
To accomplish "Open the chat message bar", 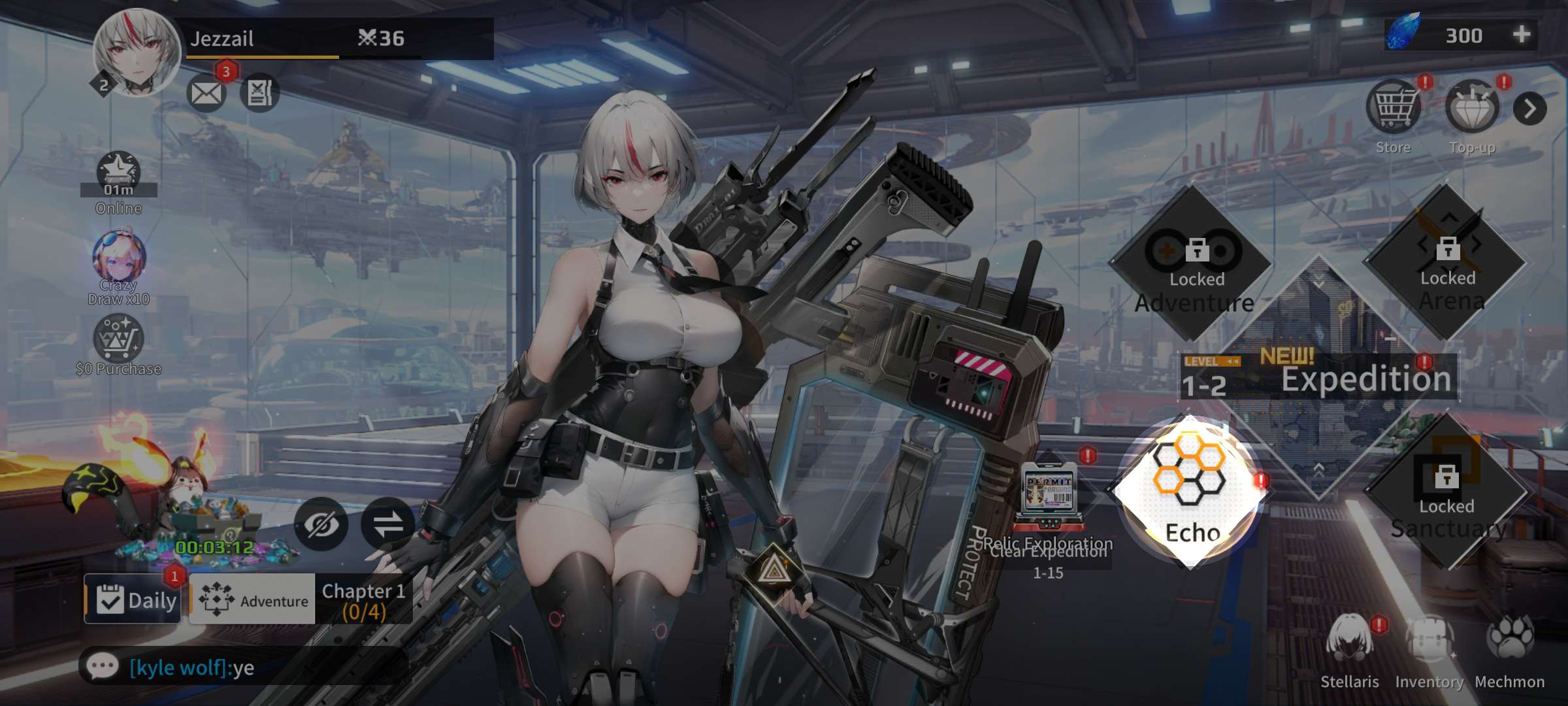I will (242, 667).
